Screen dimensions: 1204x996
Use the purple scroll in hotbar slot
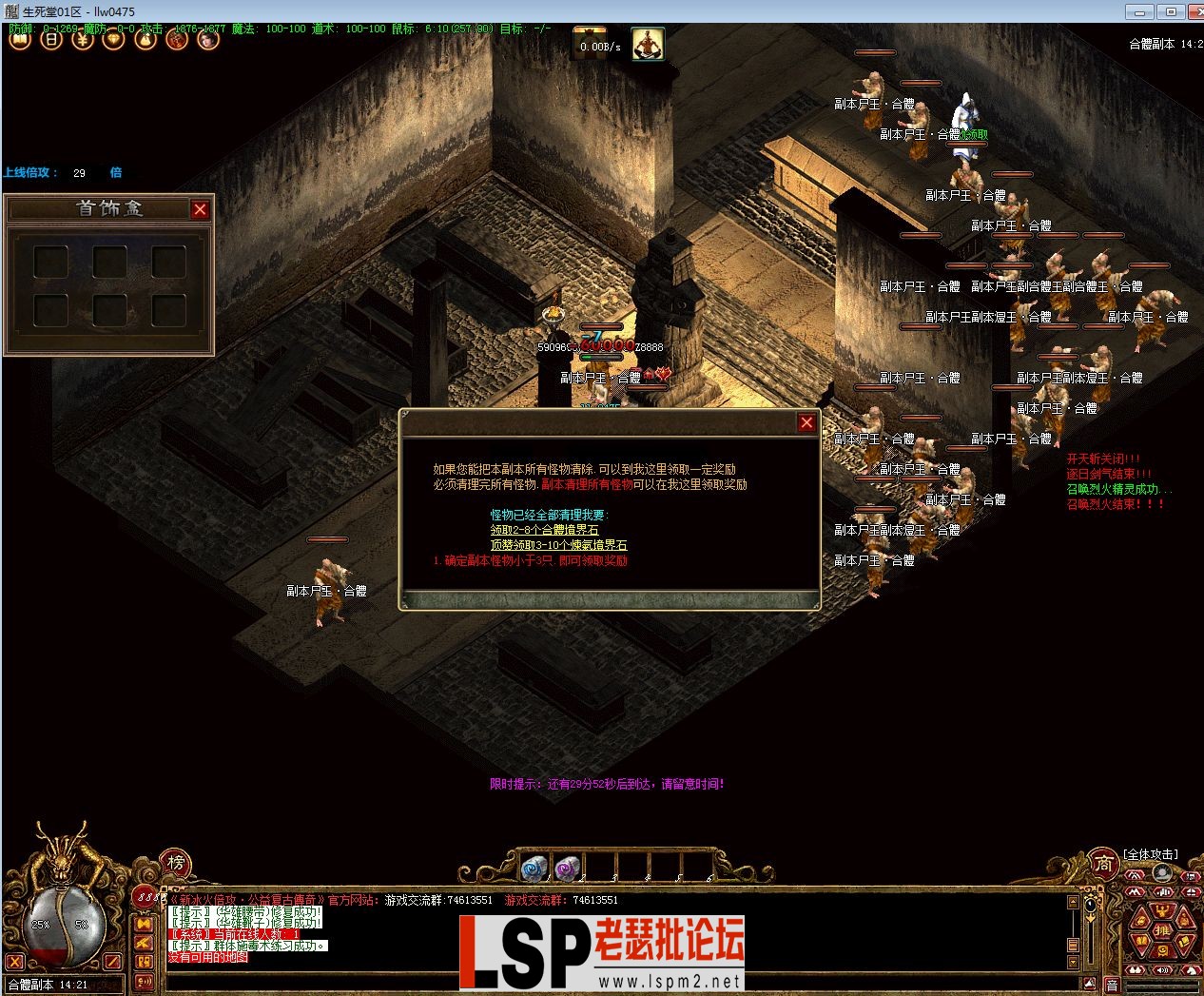[567, 868]
